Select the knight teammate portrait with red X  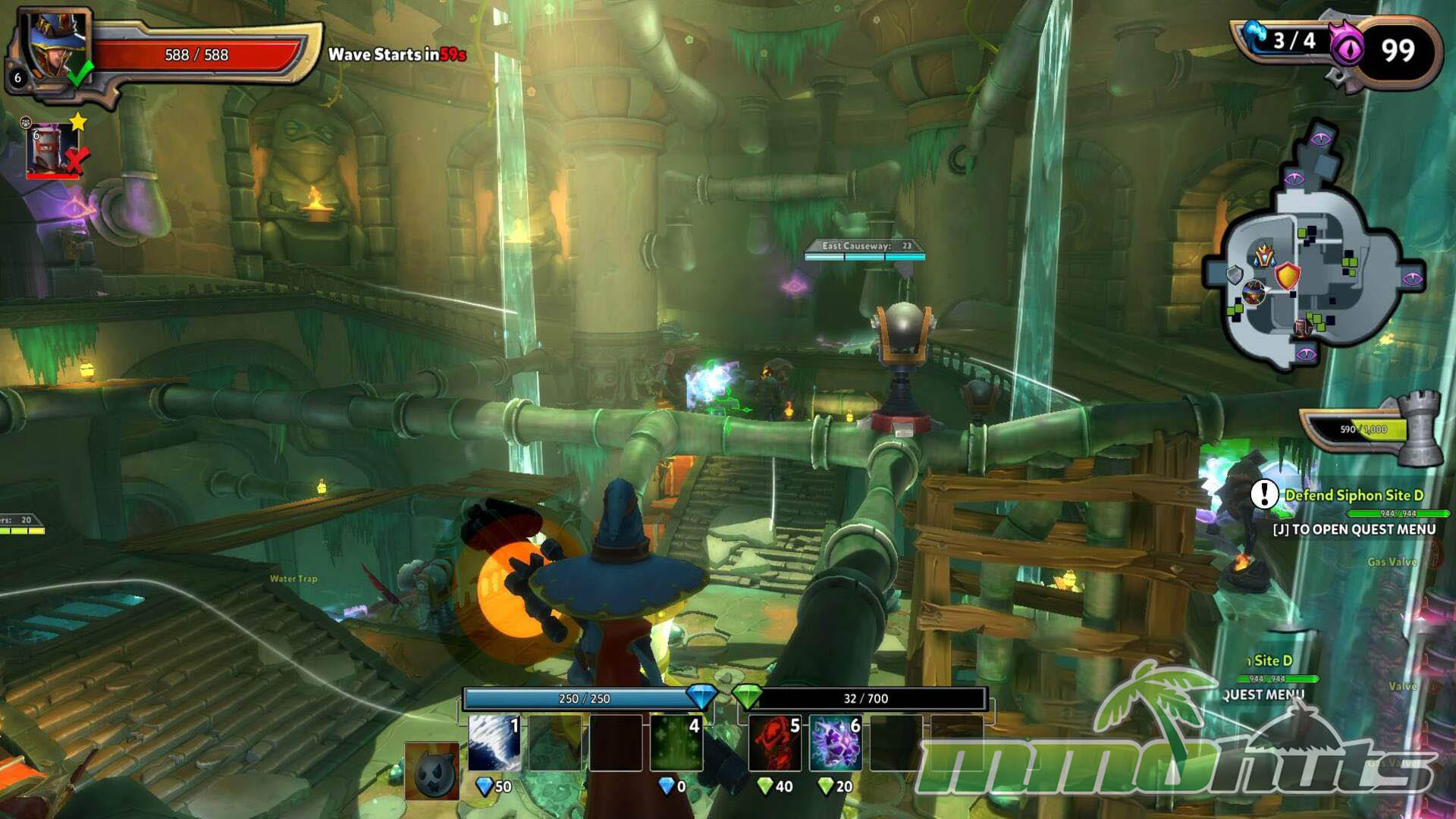click(x=52, y=149)
